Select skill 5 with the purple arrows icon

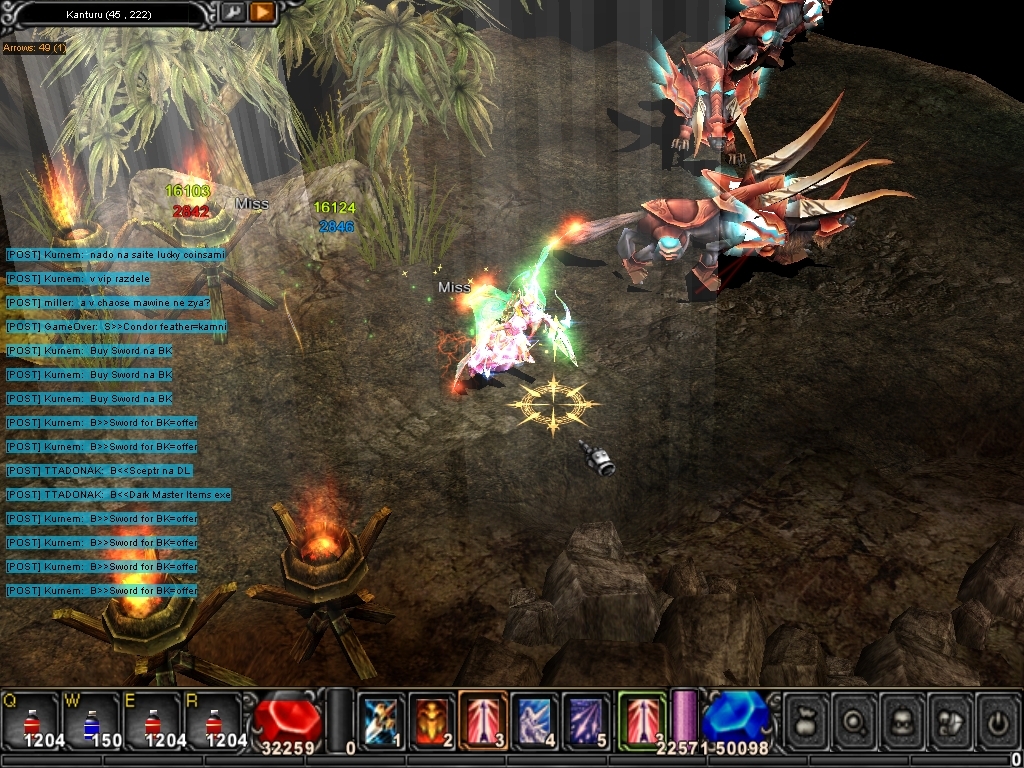[x=586, y=720]
